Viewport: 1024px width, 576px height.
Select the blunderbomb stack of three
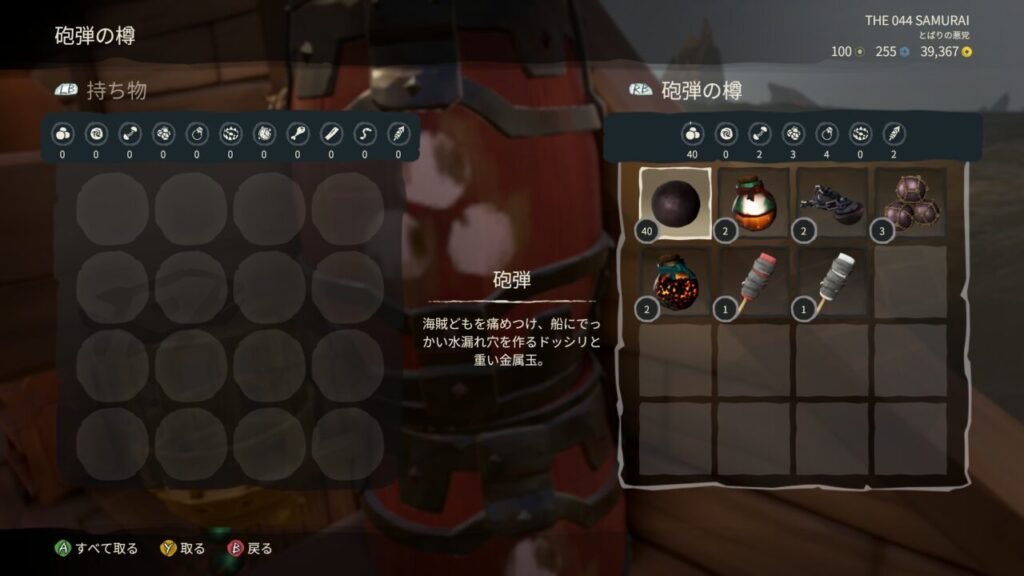point(911,203)
